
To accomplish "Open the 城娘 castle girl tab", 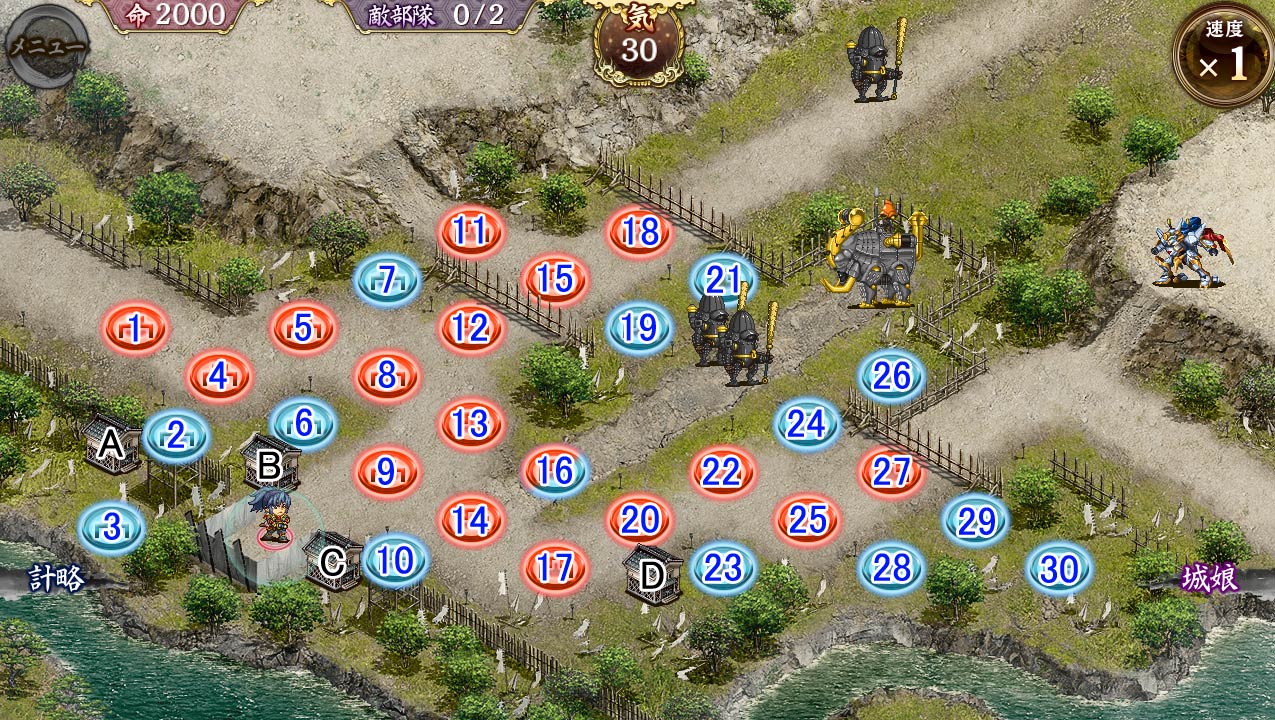I will pyautogui.click(x=1209, y=579).
